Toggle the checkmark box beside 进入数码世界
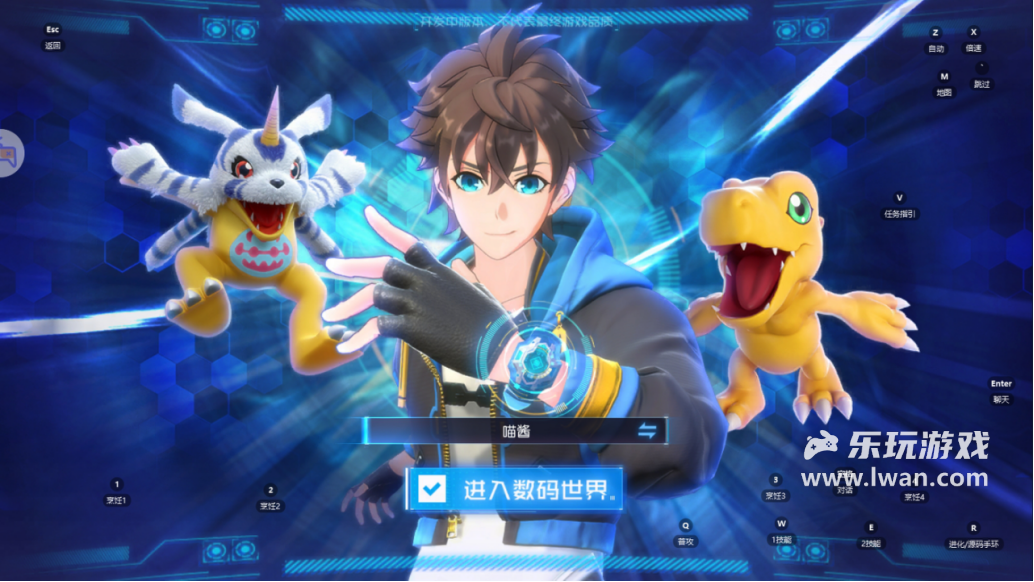The height and width of the screenshot is (582, 1034). click(433, 489)
